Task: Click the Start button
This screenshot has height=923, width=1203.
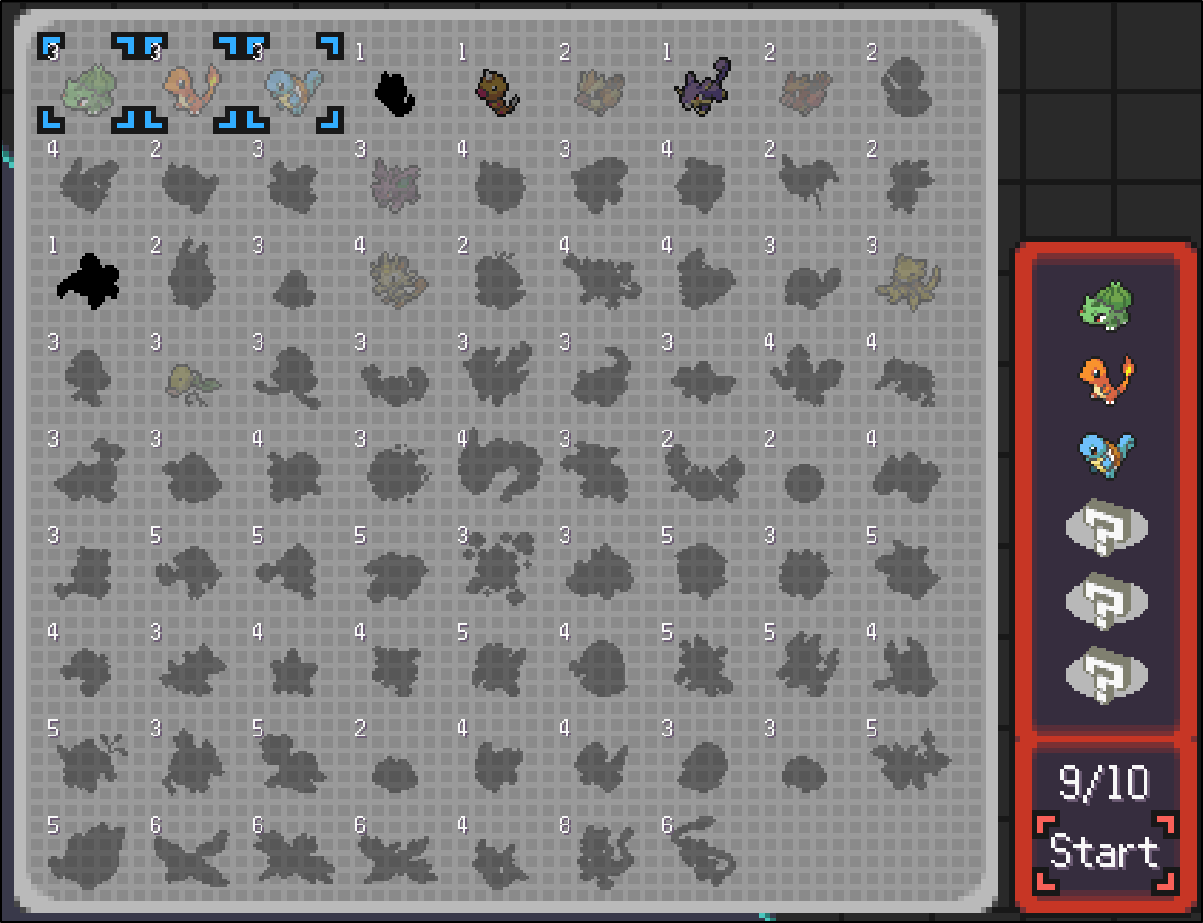Action: click(1104, 852)
